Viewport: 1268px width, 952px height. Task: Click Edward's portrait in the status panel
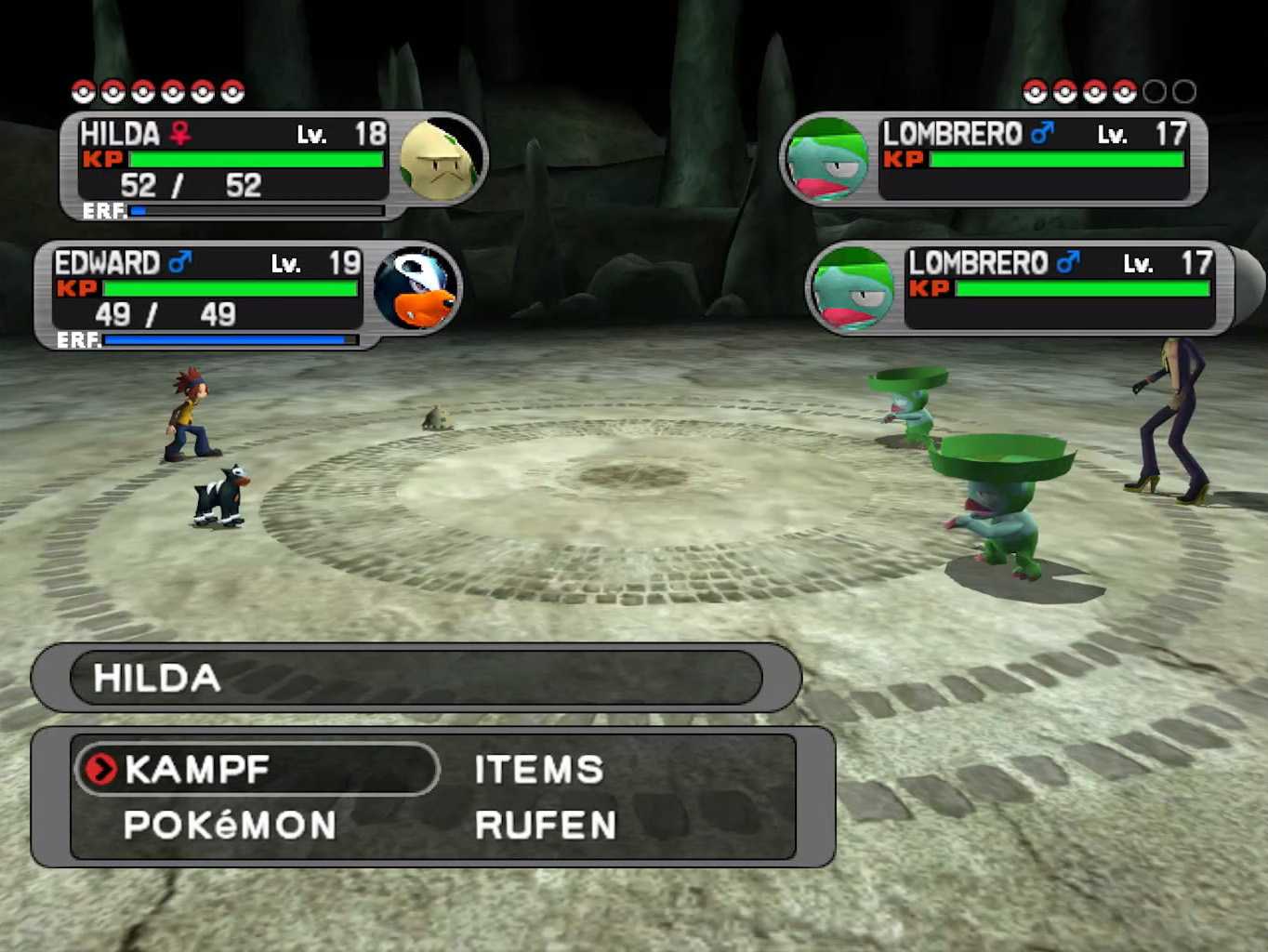[x=416, y=289]
